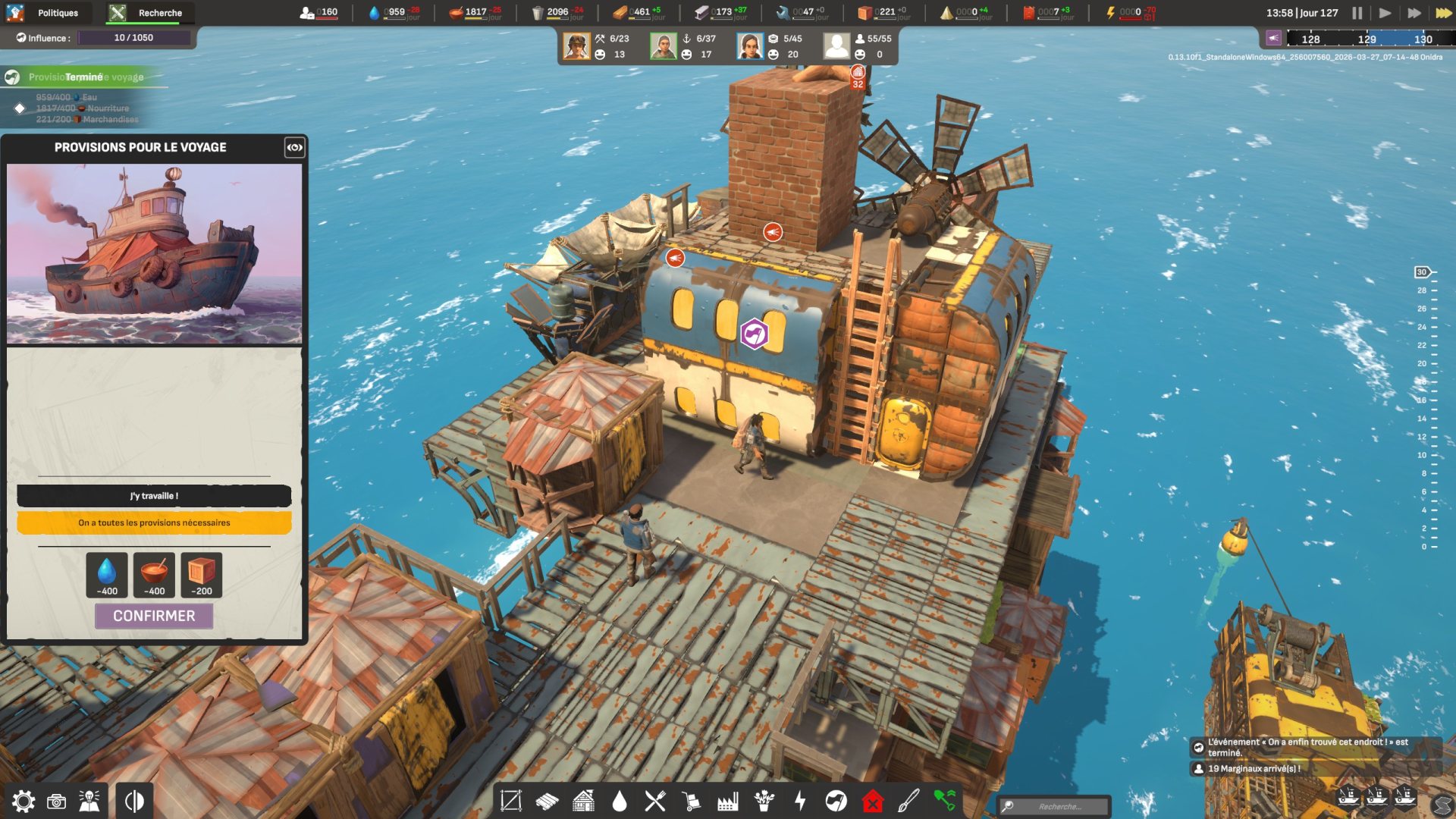The width and height of the screenshot is (1456, 819).
Task: Open settings with the gear icon
Action: click(x=23, y=802)
